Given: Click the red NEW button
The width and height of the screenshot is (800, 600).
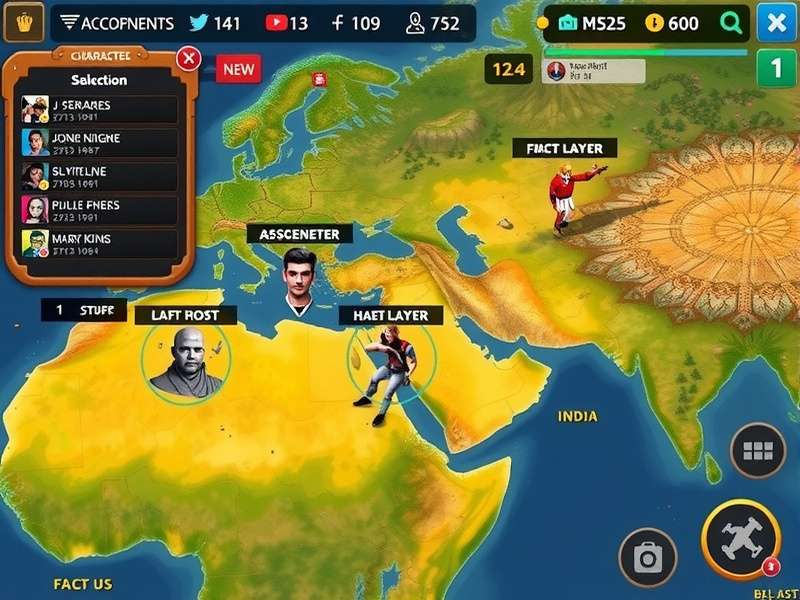Looking at the screenshot, I should click(238, 69).
